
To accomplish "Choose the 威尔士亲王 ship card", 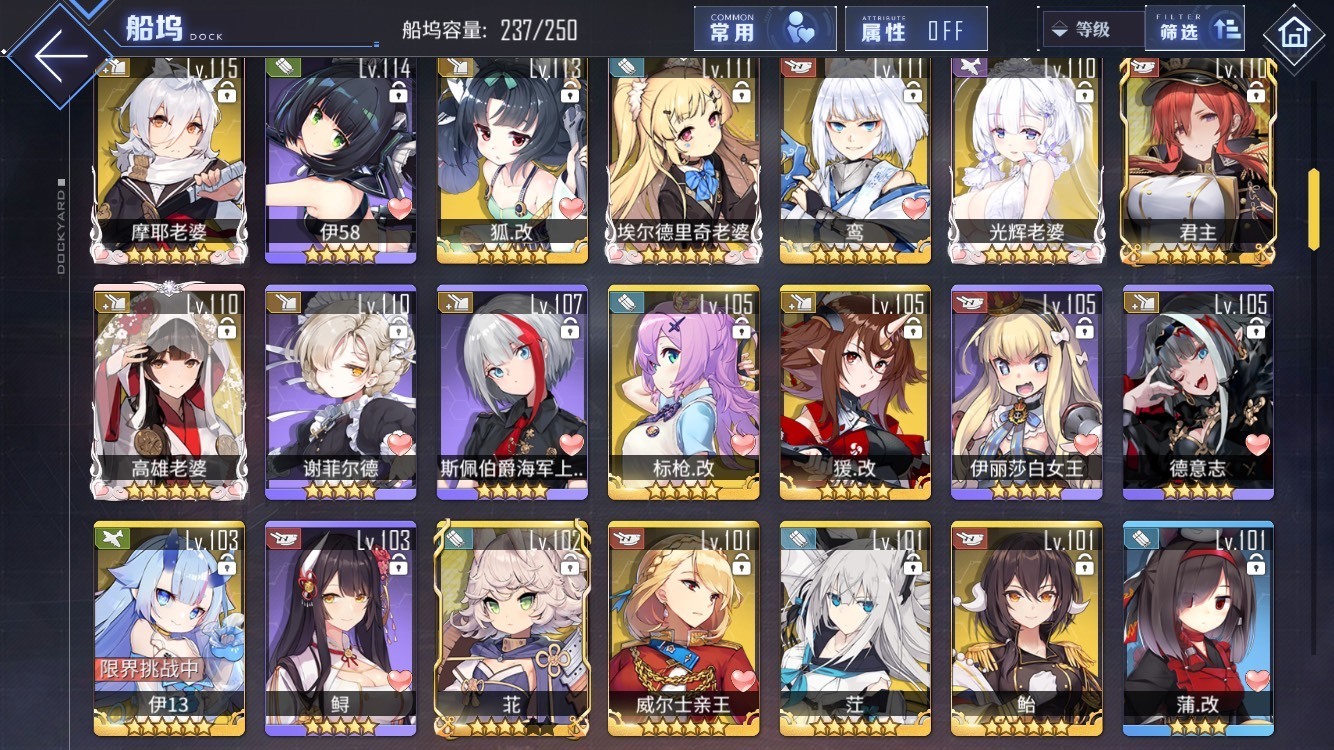I will pos(684,628).
